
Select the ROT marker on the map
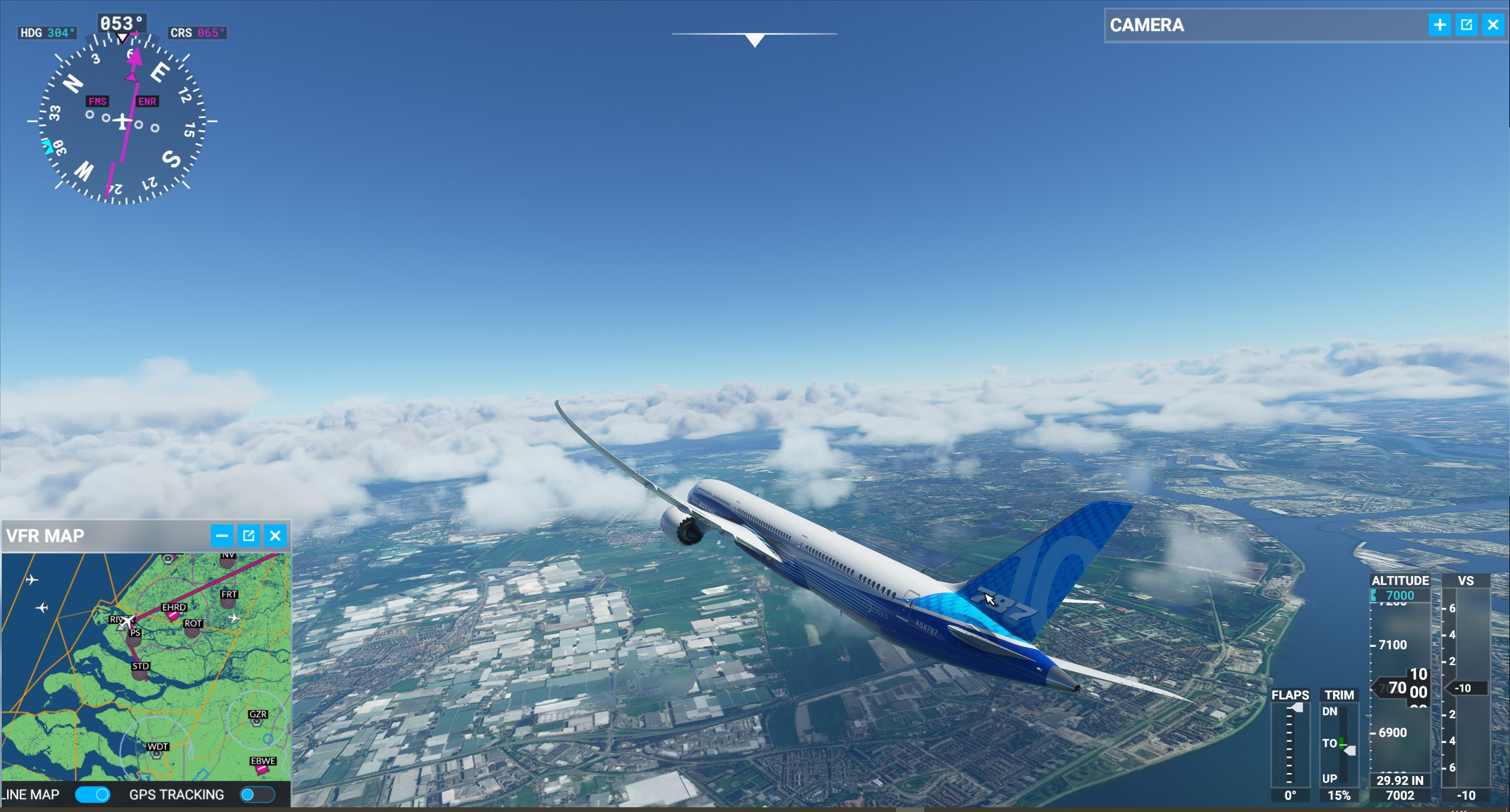[x=192, y=630]
